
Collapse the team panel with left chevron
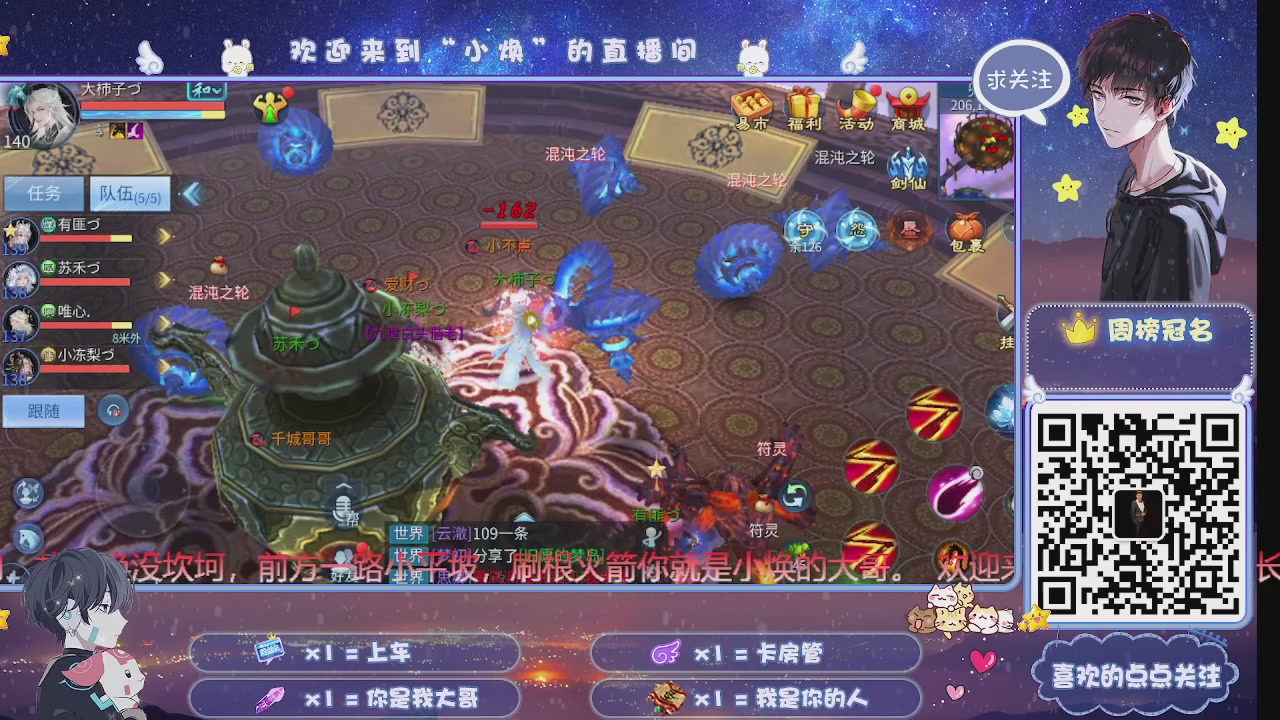(x=190, y=194)
